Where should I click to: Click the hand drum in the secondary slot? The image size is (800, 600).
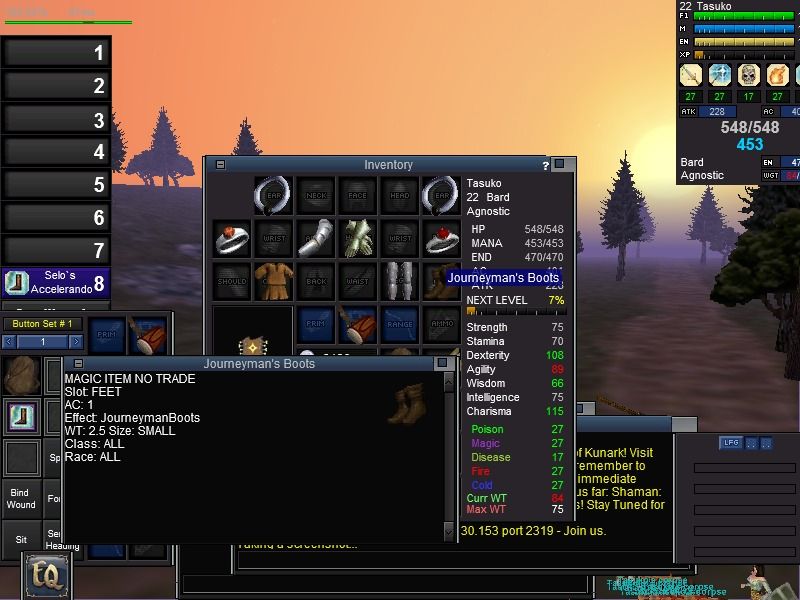pyautogui.click(x=358, y=324)
